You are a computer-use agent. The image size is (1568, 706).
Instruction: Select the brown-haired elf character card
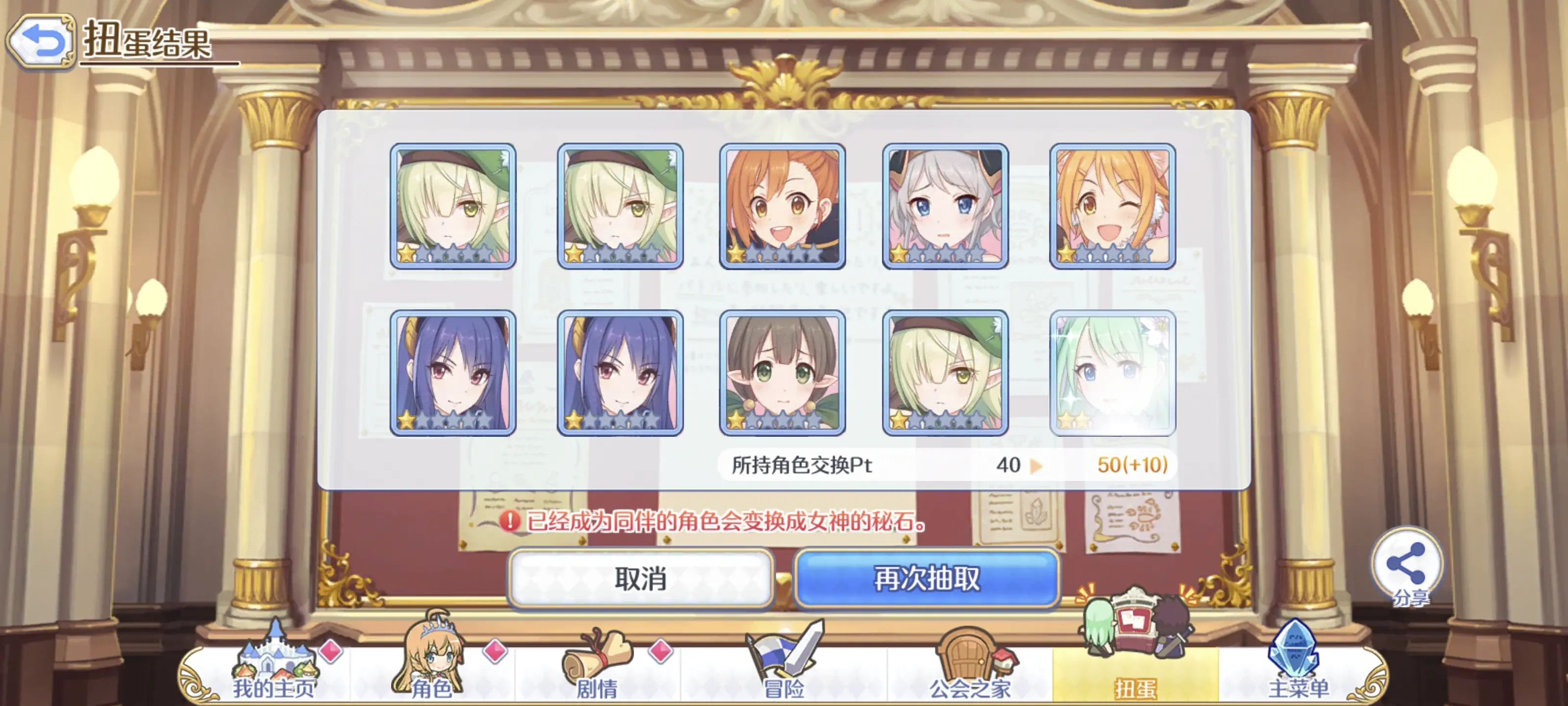click(782, 372)
